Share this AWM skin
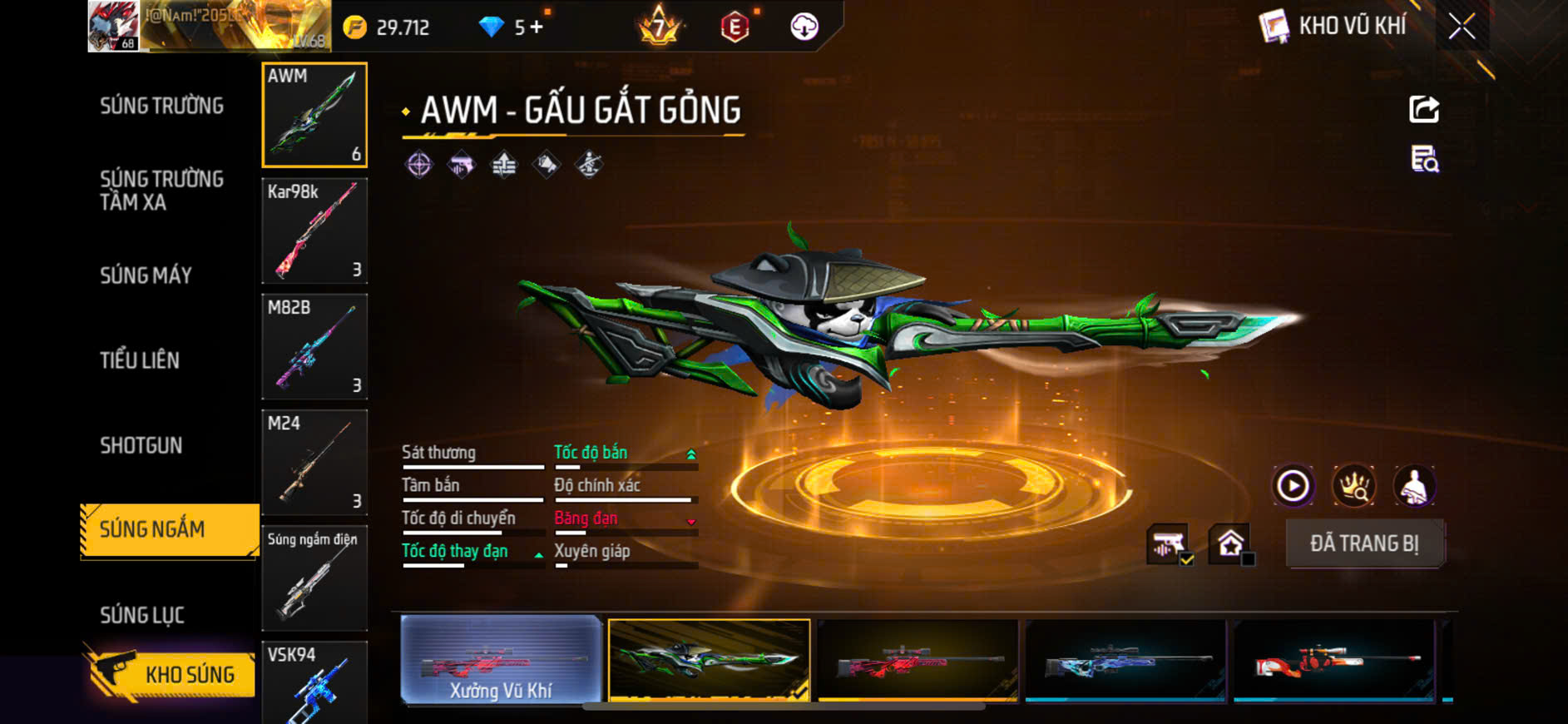The height and width of the screenshot is (724, 1568). 1423,109
